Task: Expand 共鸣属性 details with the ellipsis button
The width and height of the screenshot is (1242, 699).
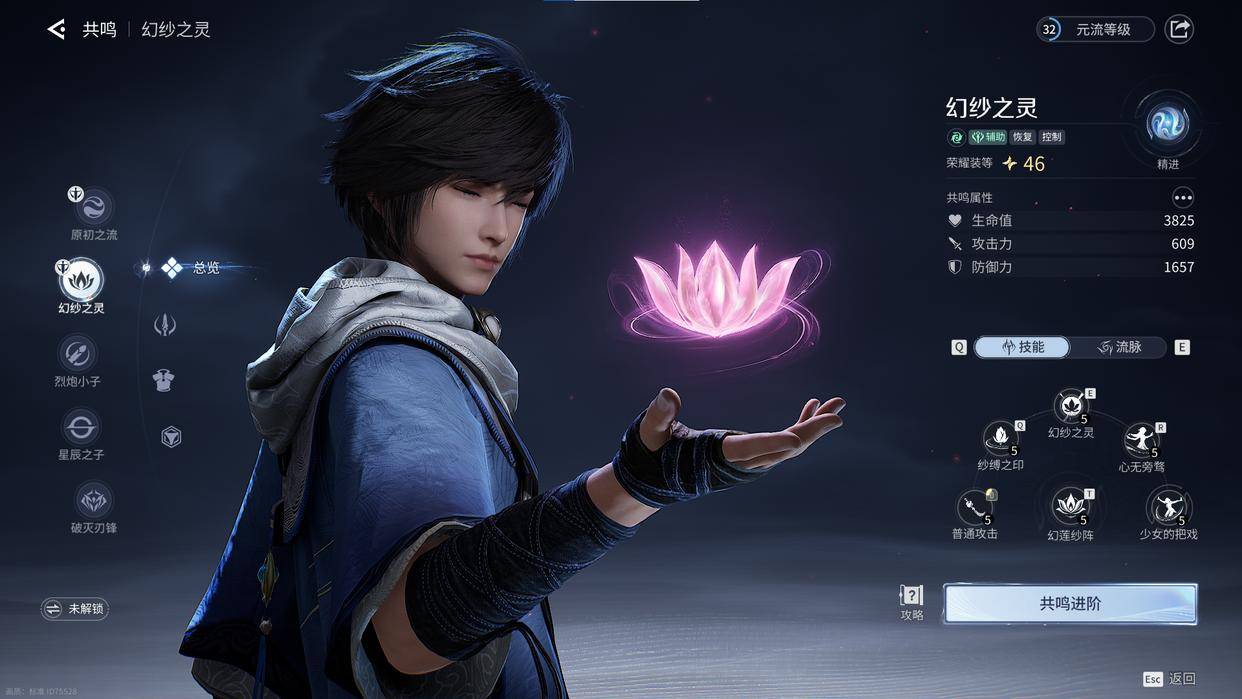Action: click(1183, 198)
